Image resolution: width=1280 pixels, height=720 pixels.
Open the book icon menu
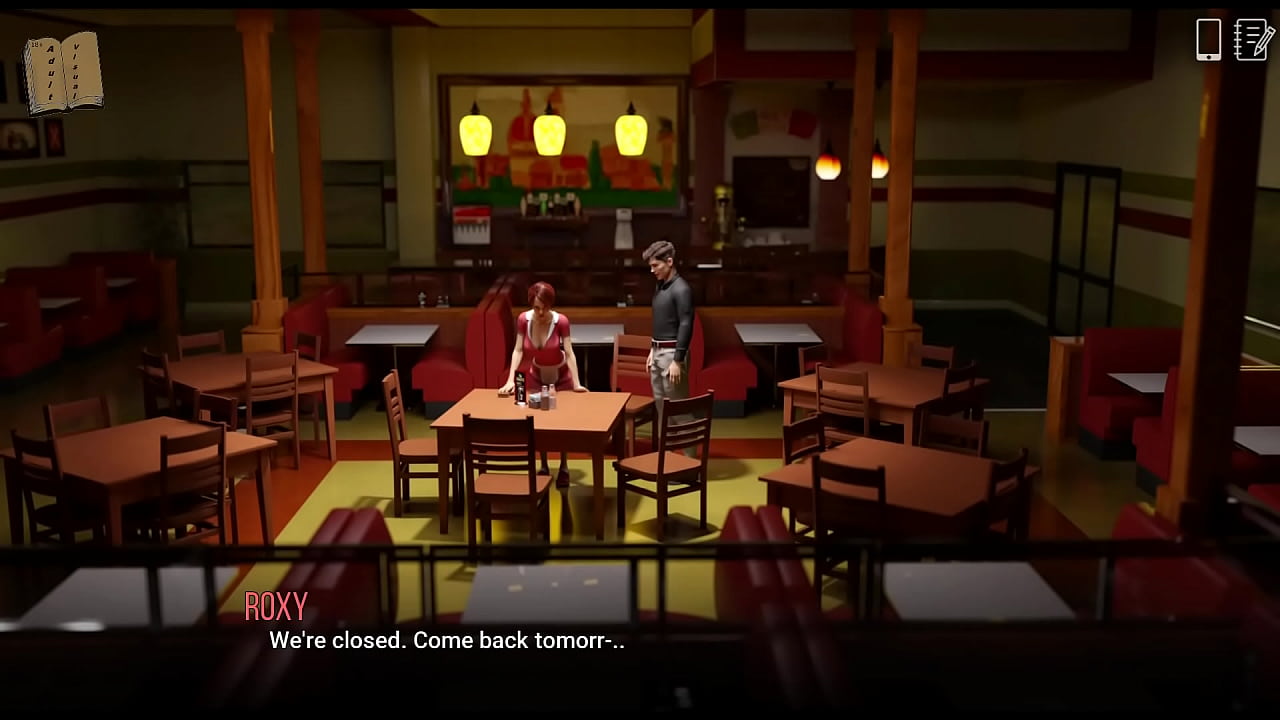[62, 72]
